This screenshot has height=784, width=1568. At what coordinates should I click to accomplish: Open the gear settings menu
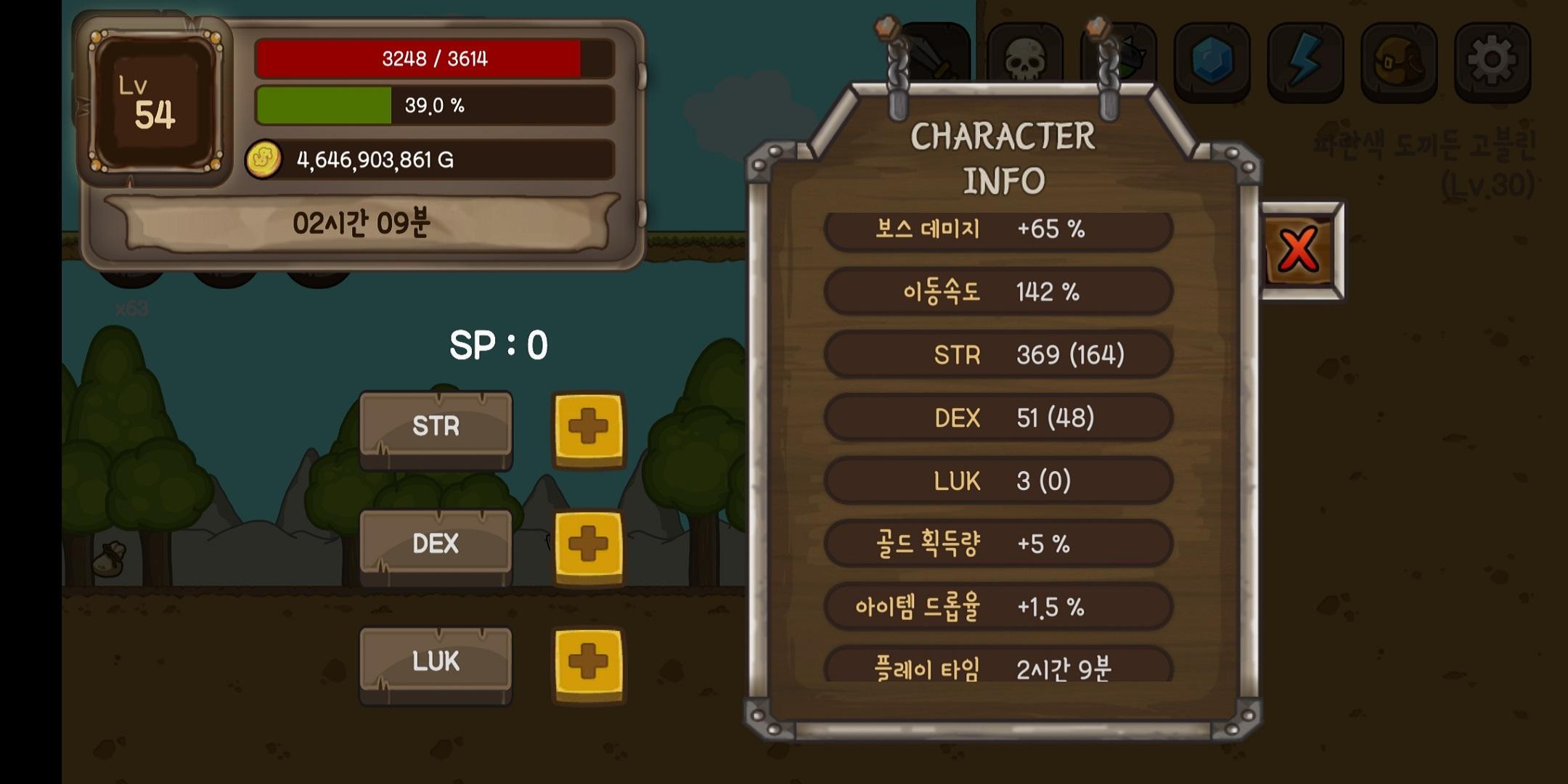point(1492,60)
